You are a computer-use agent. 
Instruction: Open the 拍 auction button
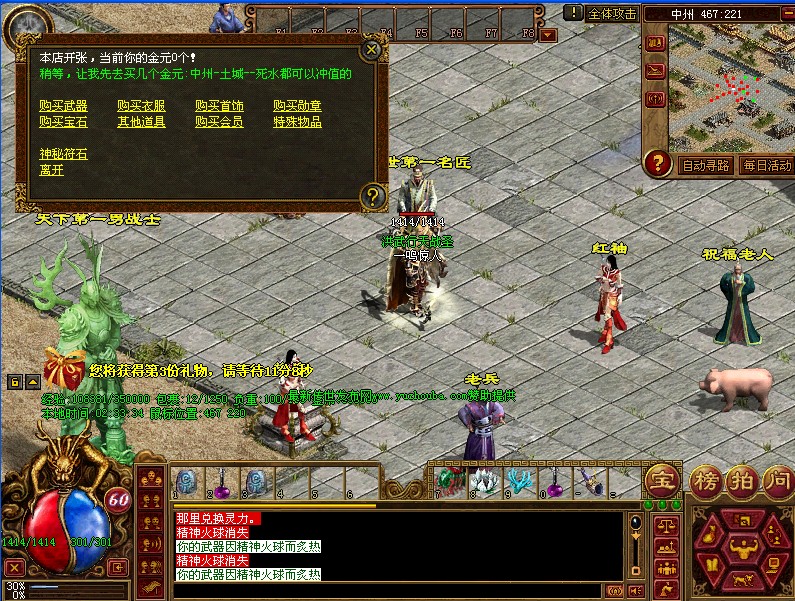coord(741,479)
